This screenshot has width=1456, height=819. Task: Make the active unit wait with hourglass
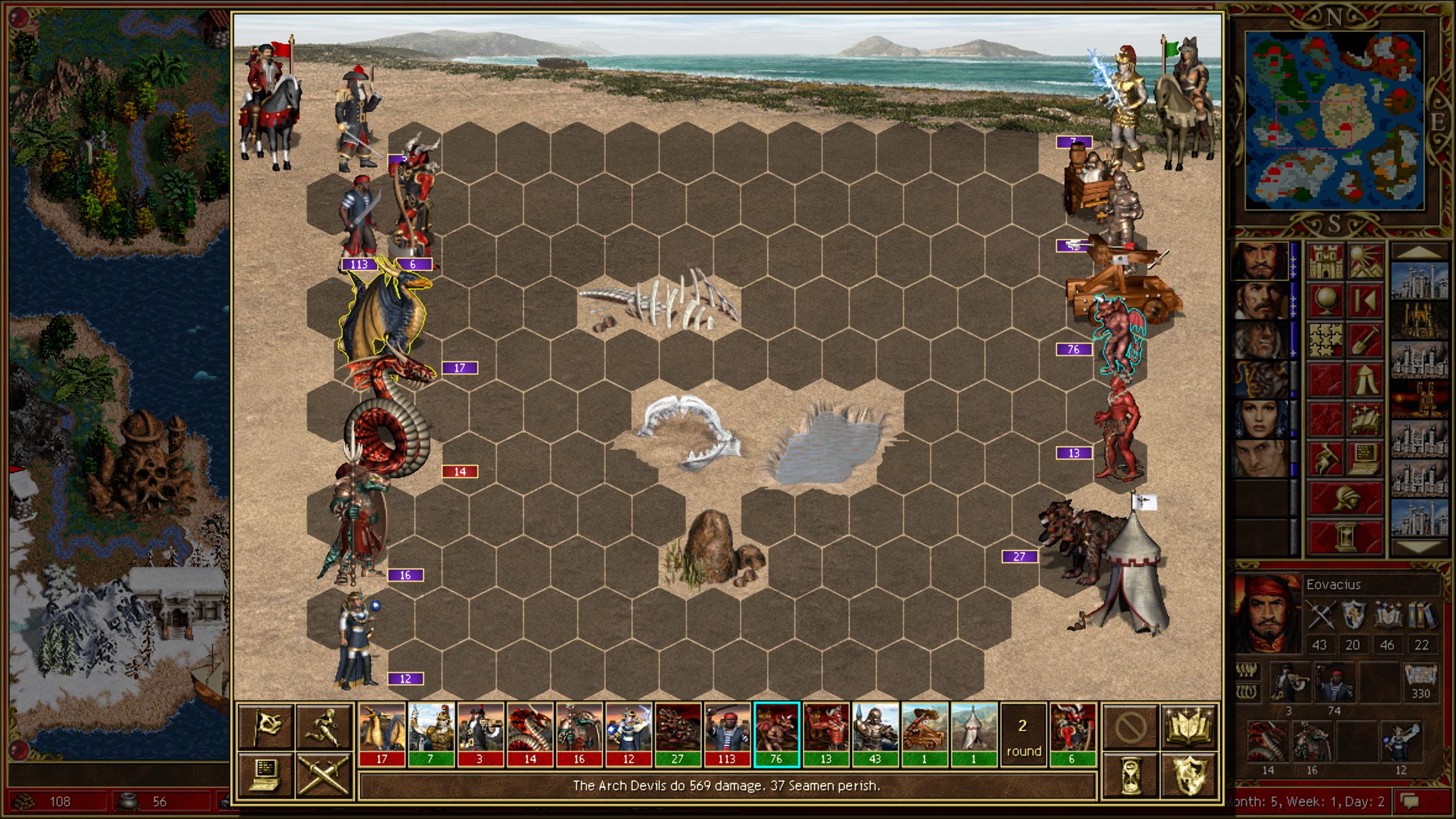click(1130, 775)
